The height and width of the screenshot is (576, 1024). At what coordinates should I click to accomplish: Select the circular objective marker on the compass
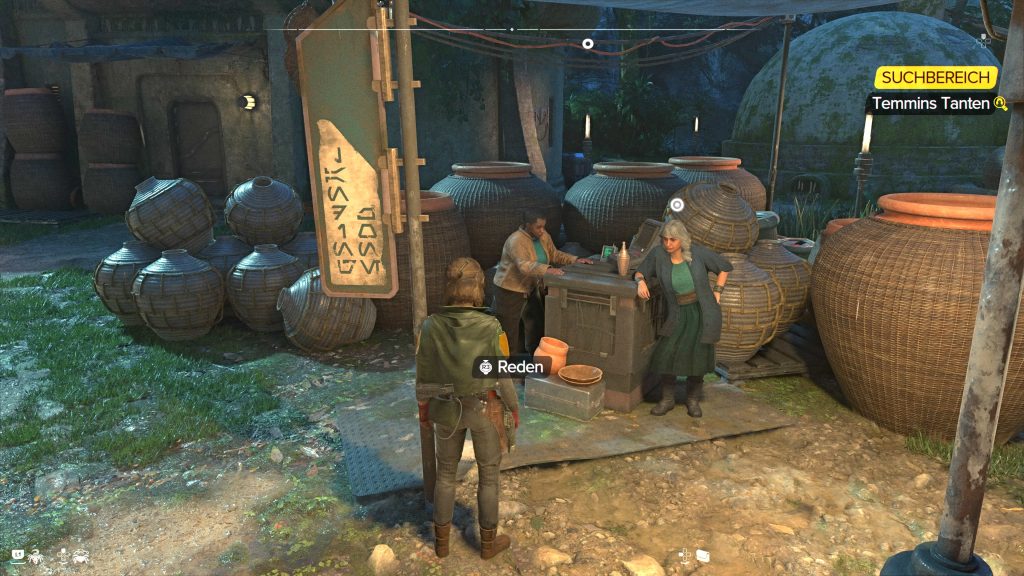click(588, 43)
